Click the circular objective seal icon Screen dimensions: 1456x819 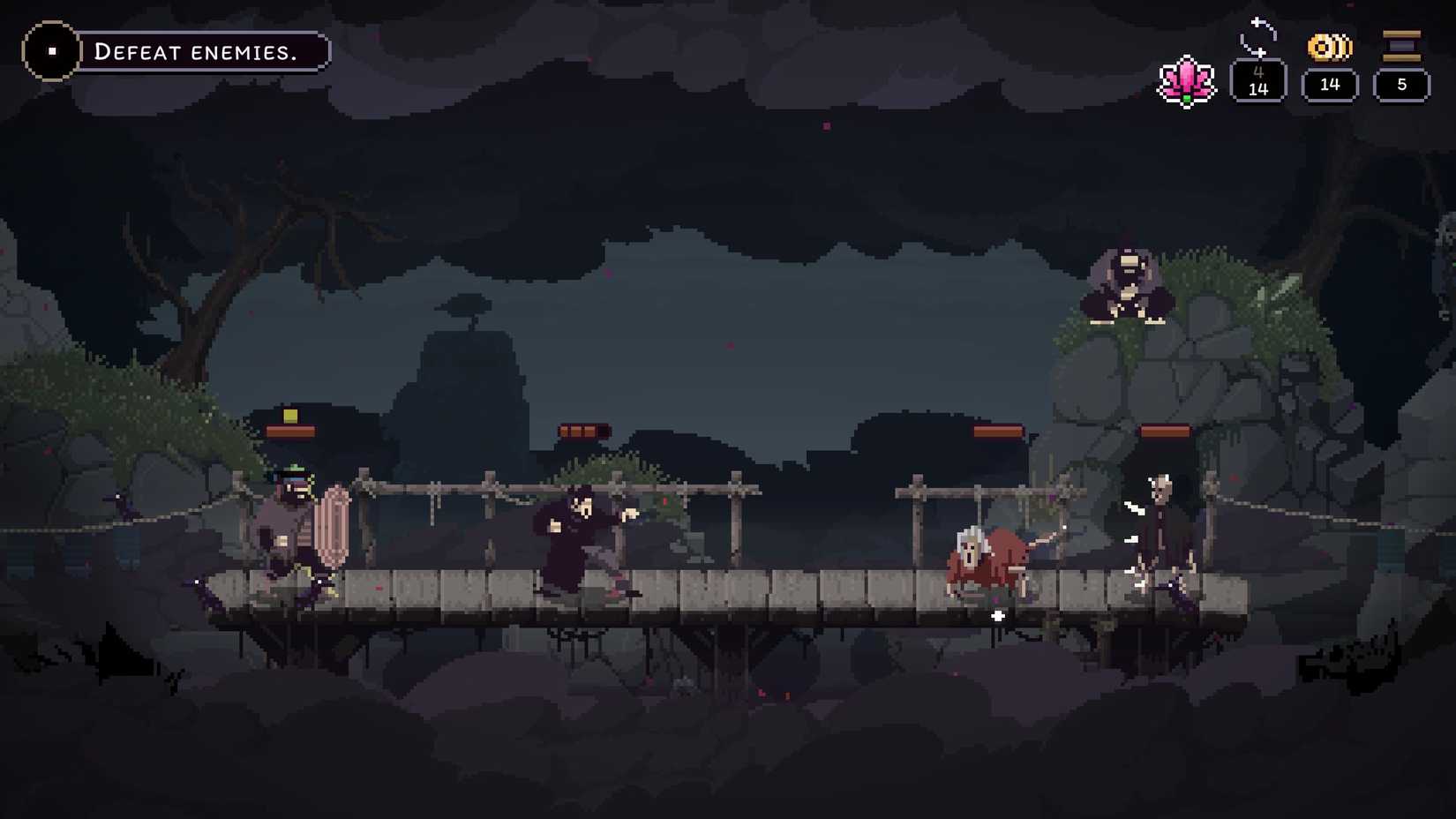[53, 49]
